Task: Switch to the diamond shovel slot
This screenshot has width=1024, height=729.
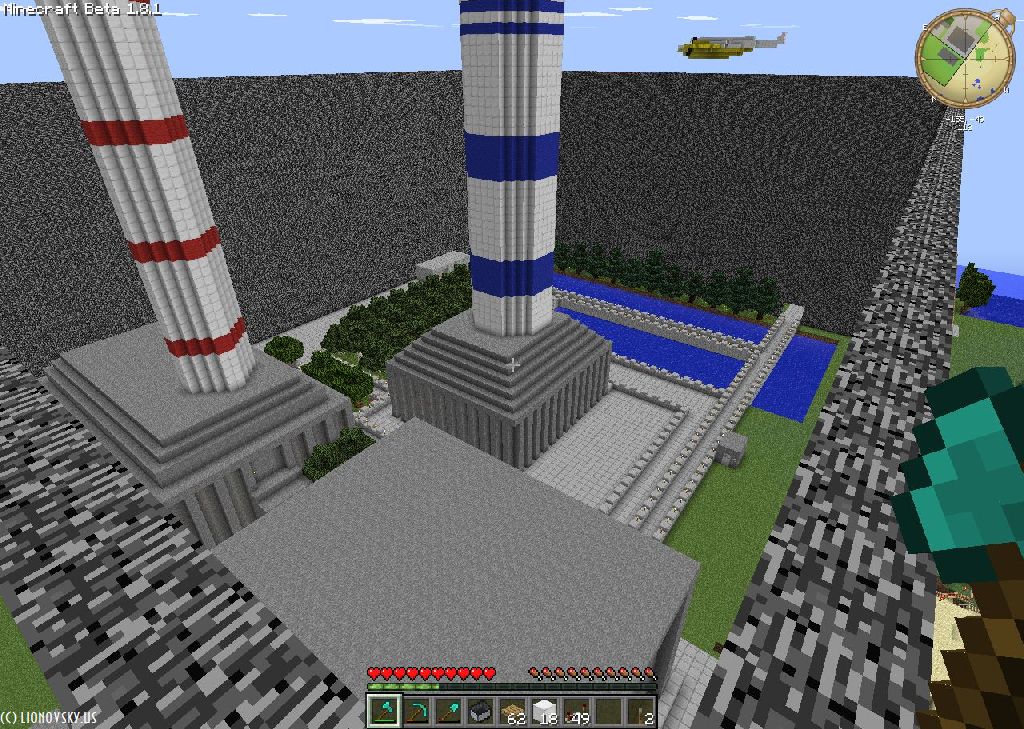Action: click(x=448, y=711)
